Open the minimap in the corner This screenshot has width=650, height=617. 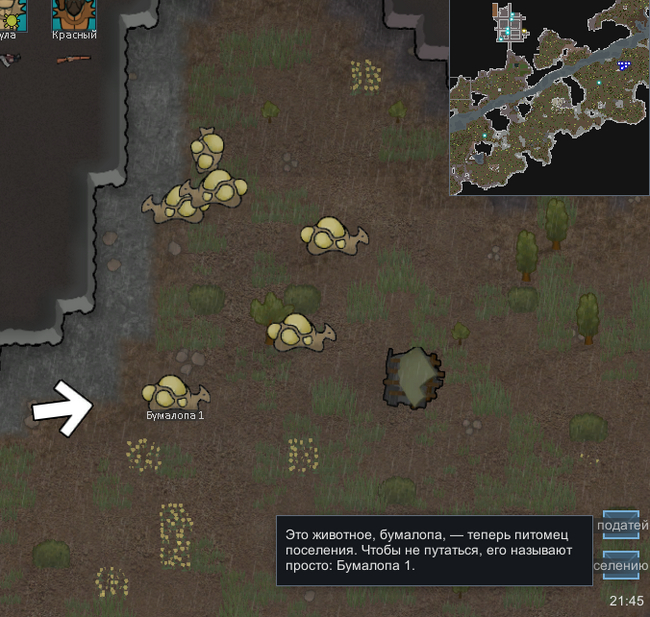tap(548, 97)
